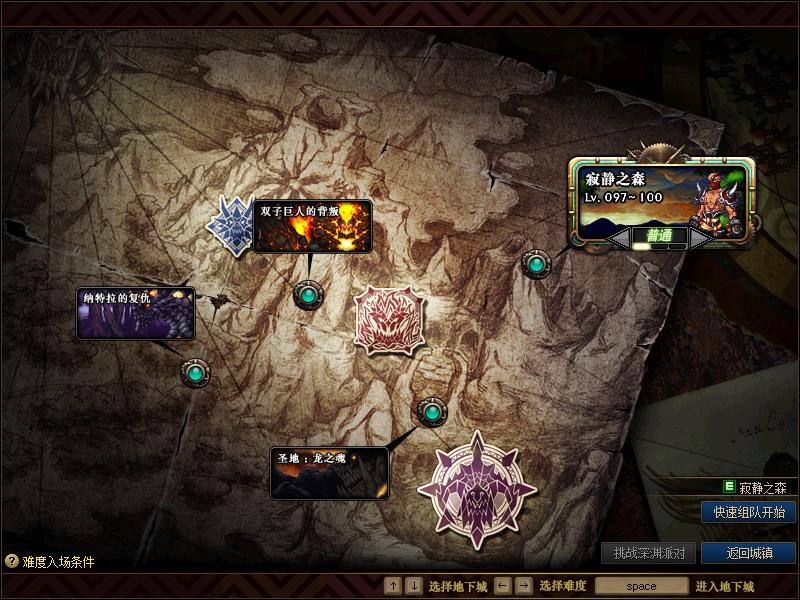
Task: Return to town via 返回城镇
Action: [748, 553]
